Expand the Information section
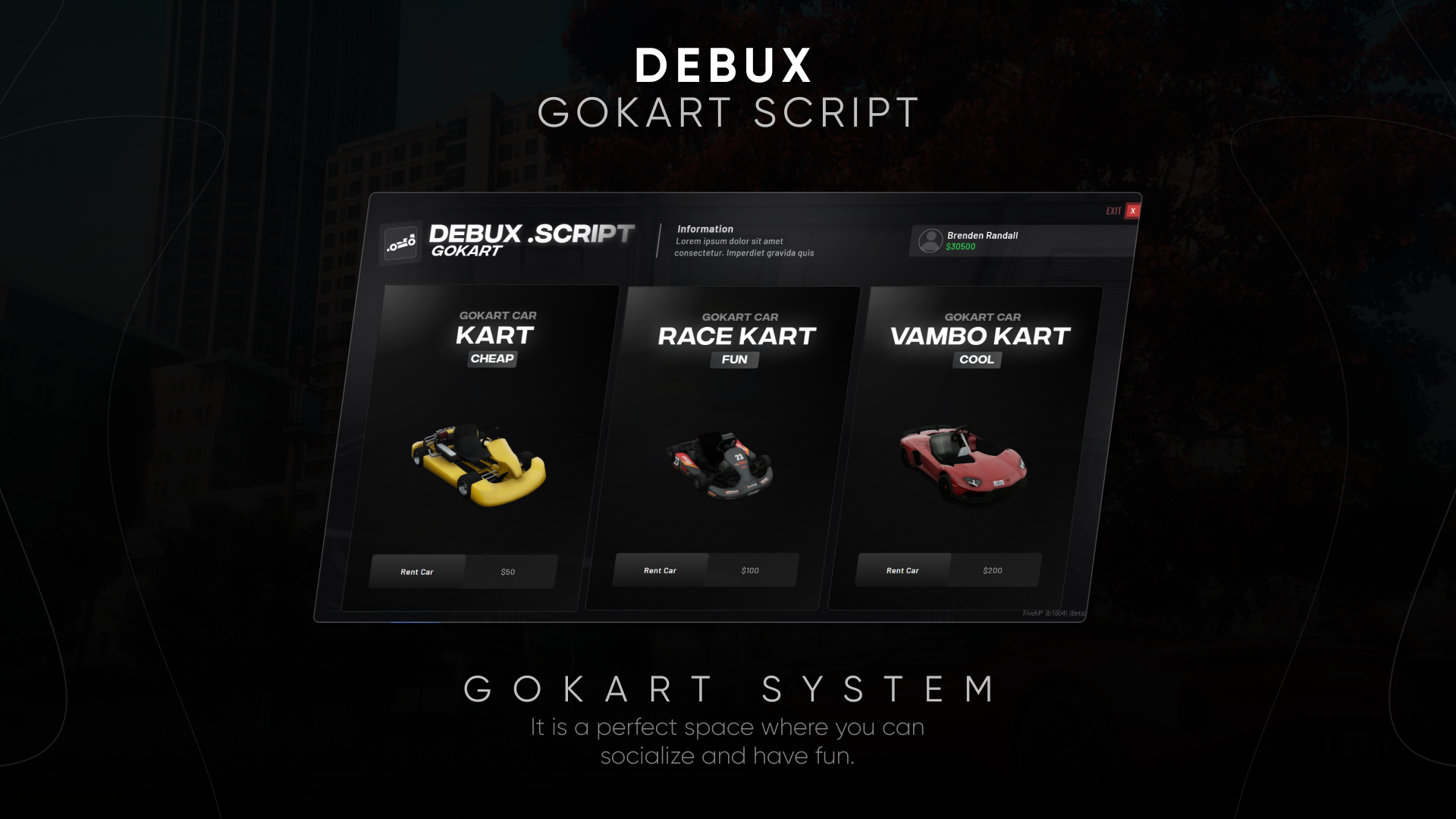The width and height of the screenshot is (1456, 819). point(705,228)
